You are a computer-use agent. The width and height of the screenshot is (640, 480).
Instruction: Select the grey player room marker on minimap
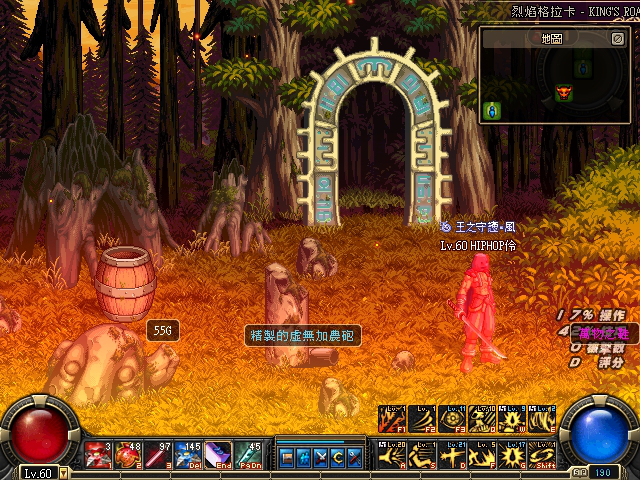[583, 69]
